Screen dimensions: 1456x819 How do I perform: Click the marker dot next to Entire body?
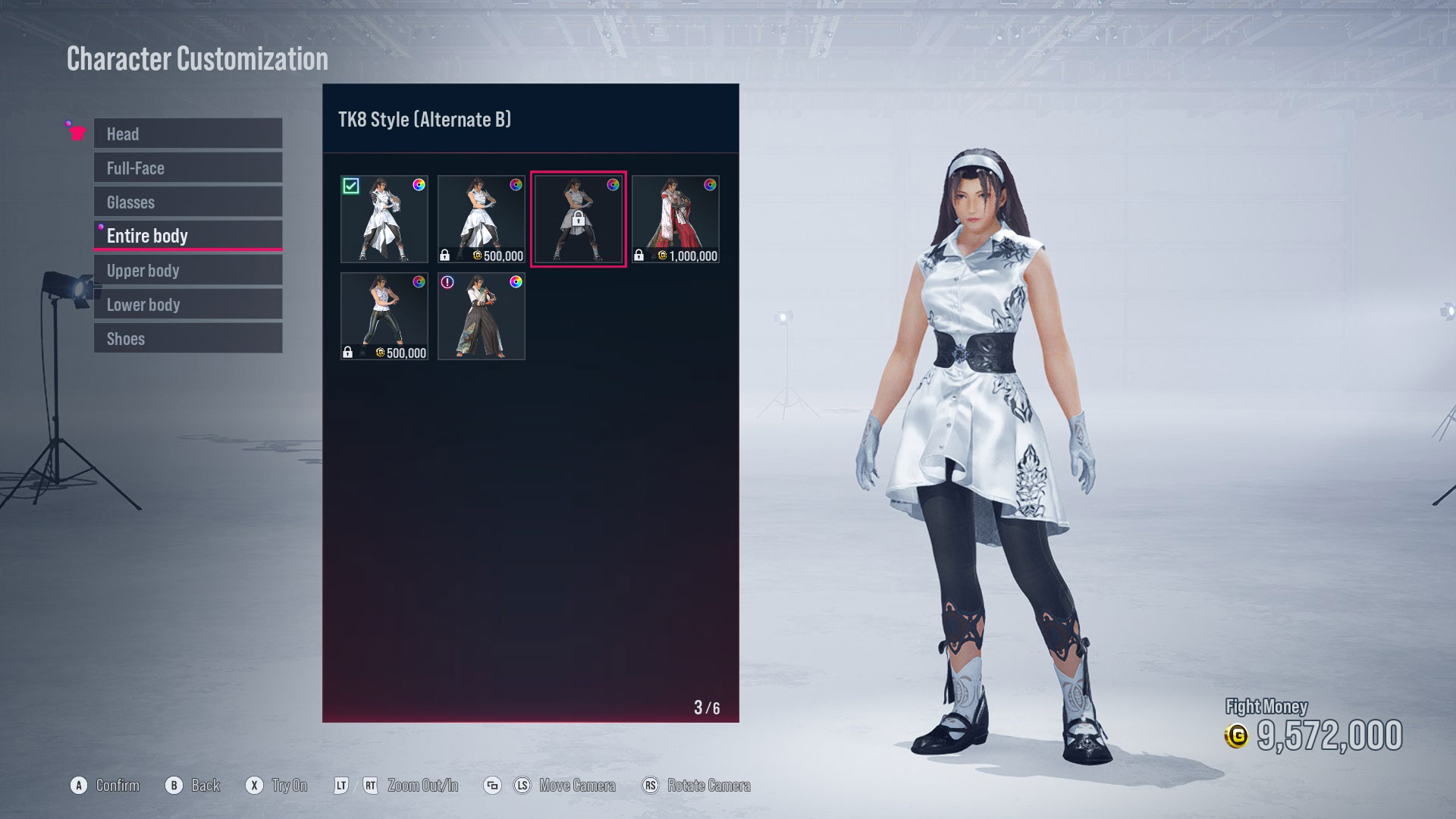(102, 226)
